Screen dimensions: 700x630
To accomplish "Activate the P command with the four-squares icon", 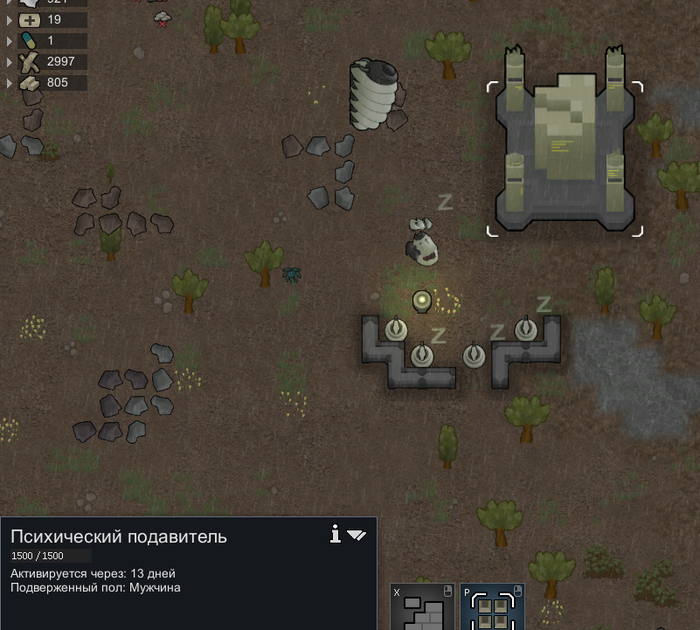I will [492, 608].
